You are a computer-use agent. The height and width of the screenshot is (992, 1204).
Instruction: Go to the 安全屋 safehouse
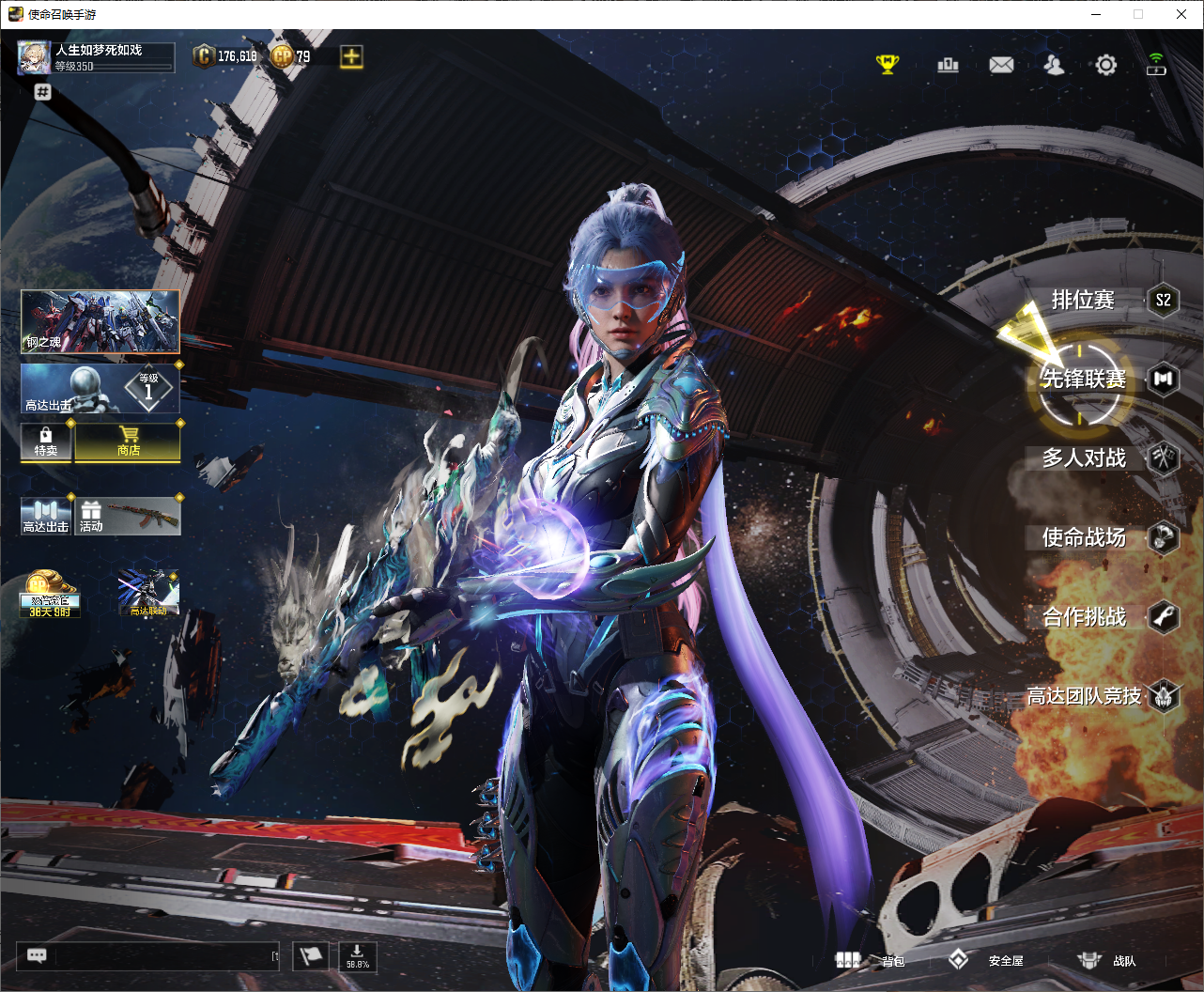985,960
